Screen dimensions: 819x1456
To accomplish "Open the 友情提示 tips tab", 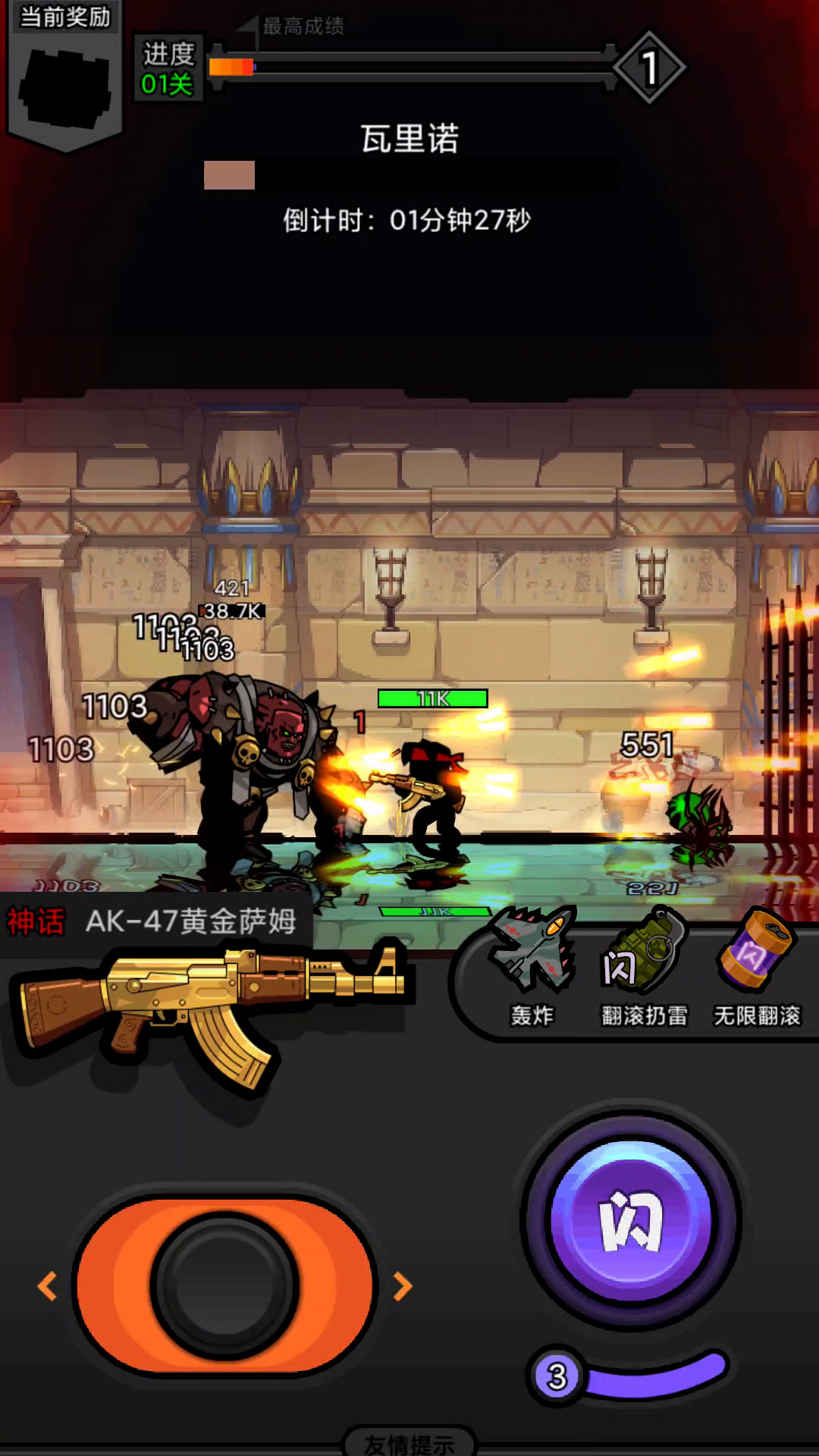I will pyautogui.click(x=409, y=1443).
